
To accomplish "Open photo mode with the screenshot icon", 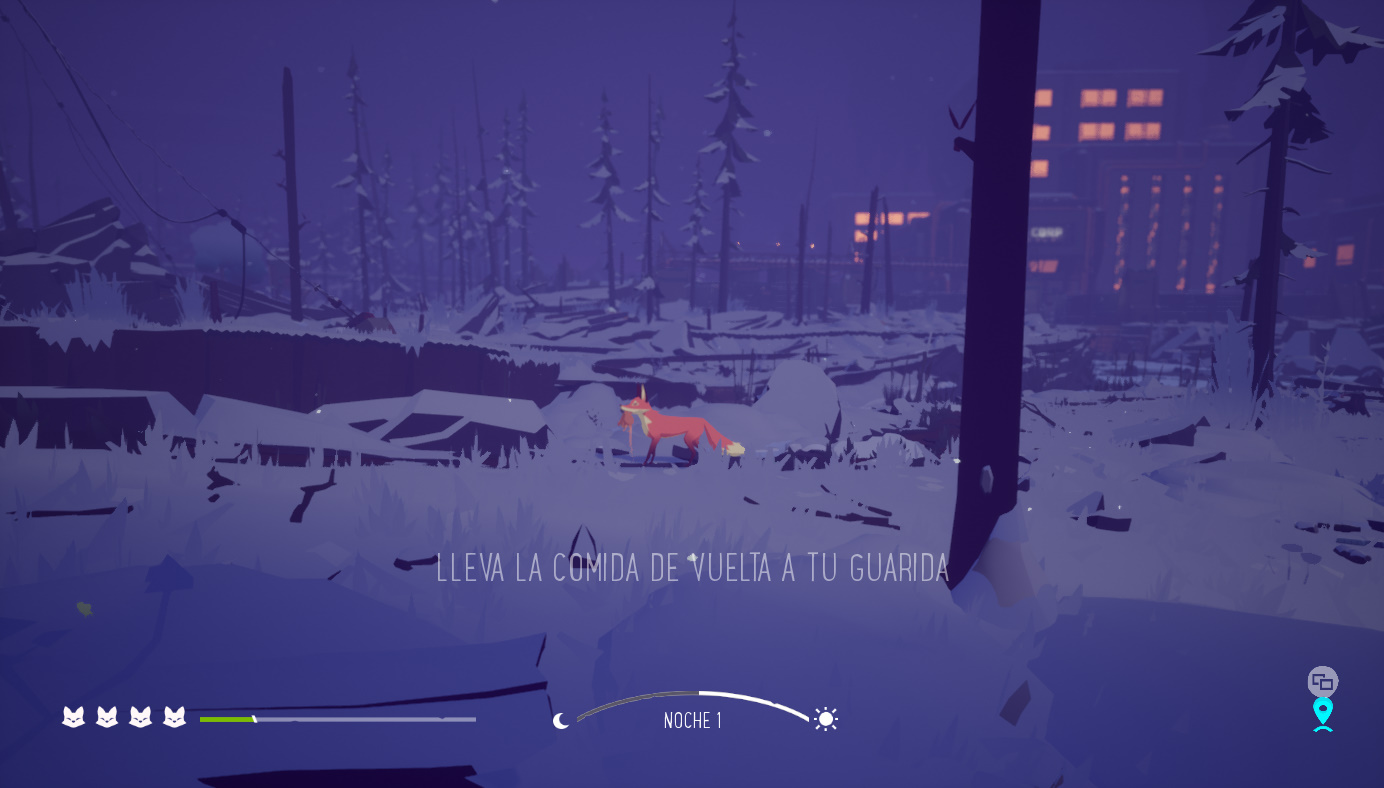I will [1322, 679].
